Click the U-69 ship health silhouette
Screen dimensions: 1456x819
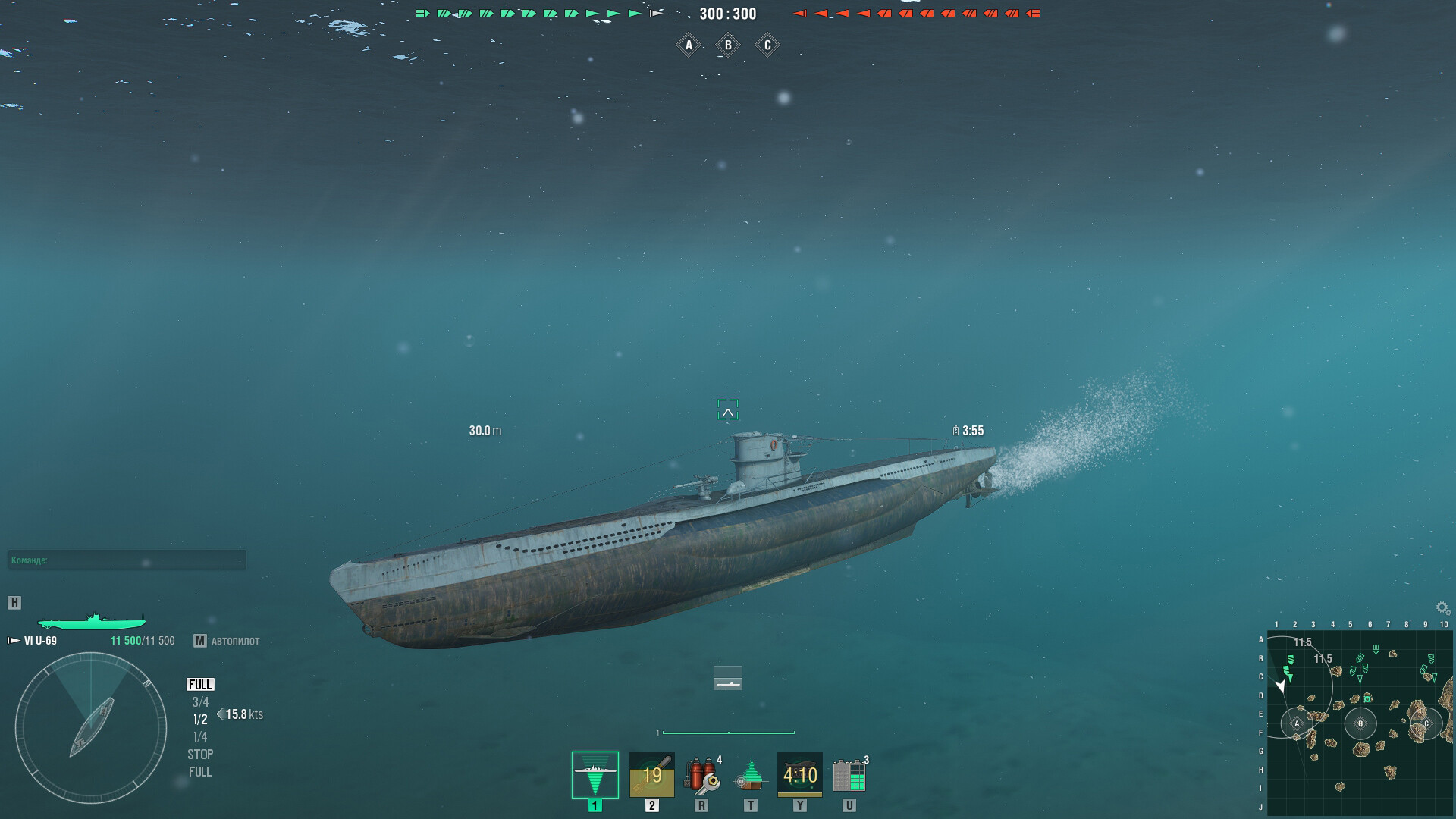(91, 623)
